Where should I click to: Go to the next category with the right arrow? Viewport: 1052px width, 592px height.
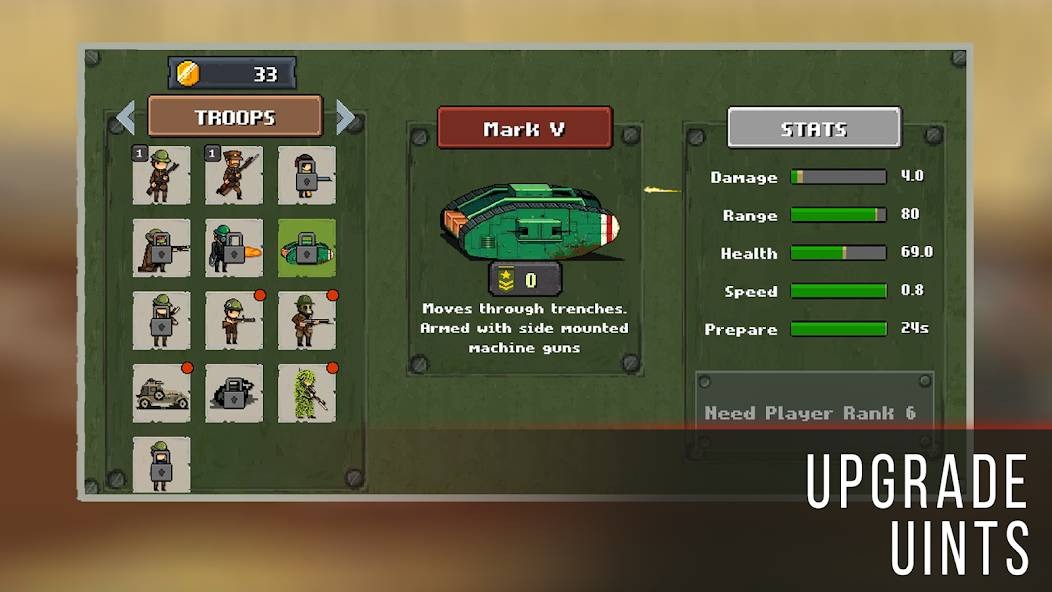(345, 117)
